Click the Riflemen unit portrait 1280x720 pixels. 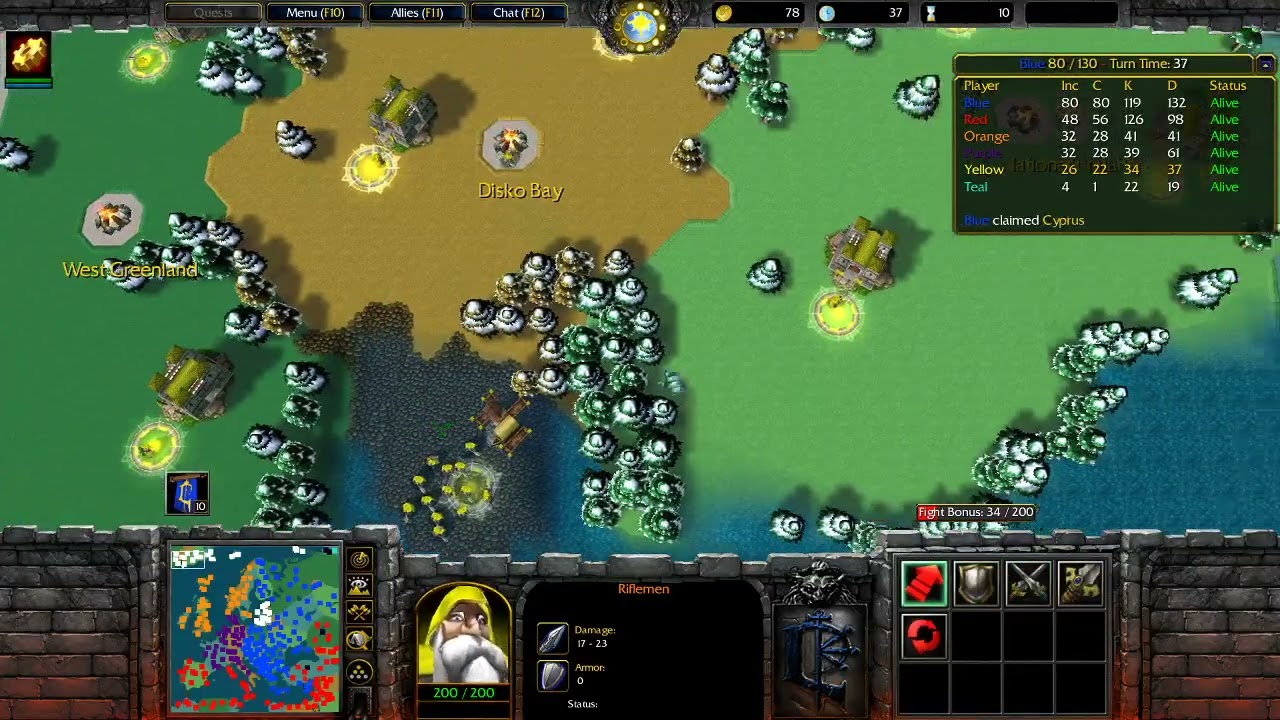pos(463,635)
